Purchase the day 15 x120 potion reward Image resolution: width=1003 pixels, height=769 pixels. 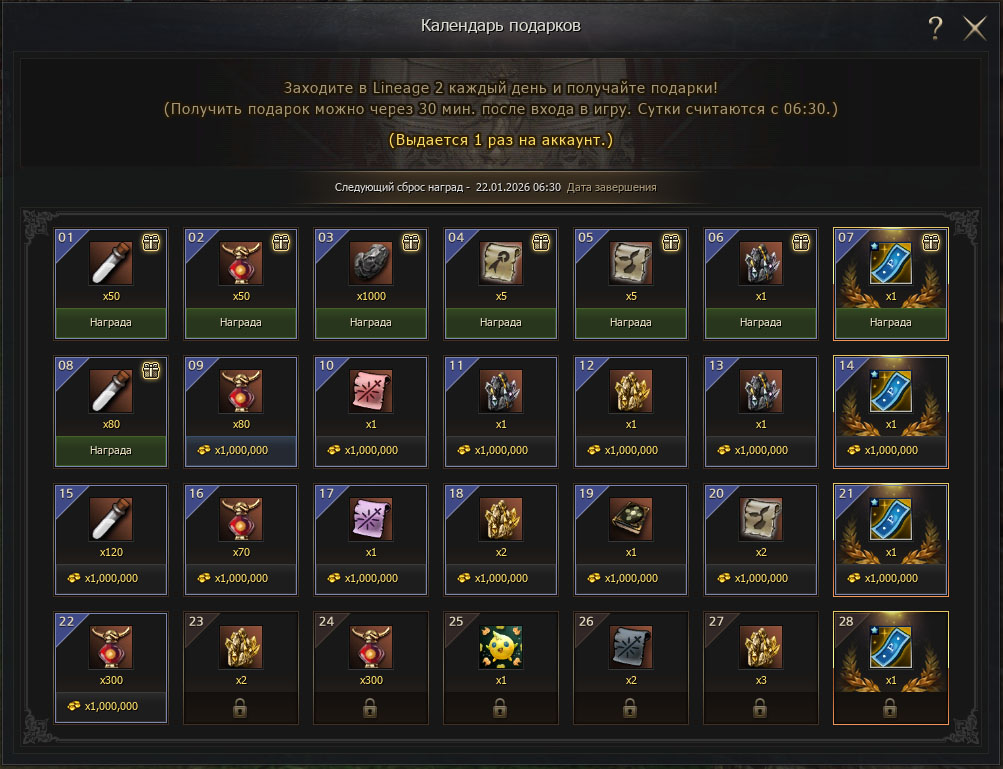[110, 578]
